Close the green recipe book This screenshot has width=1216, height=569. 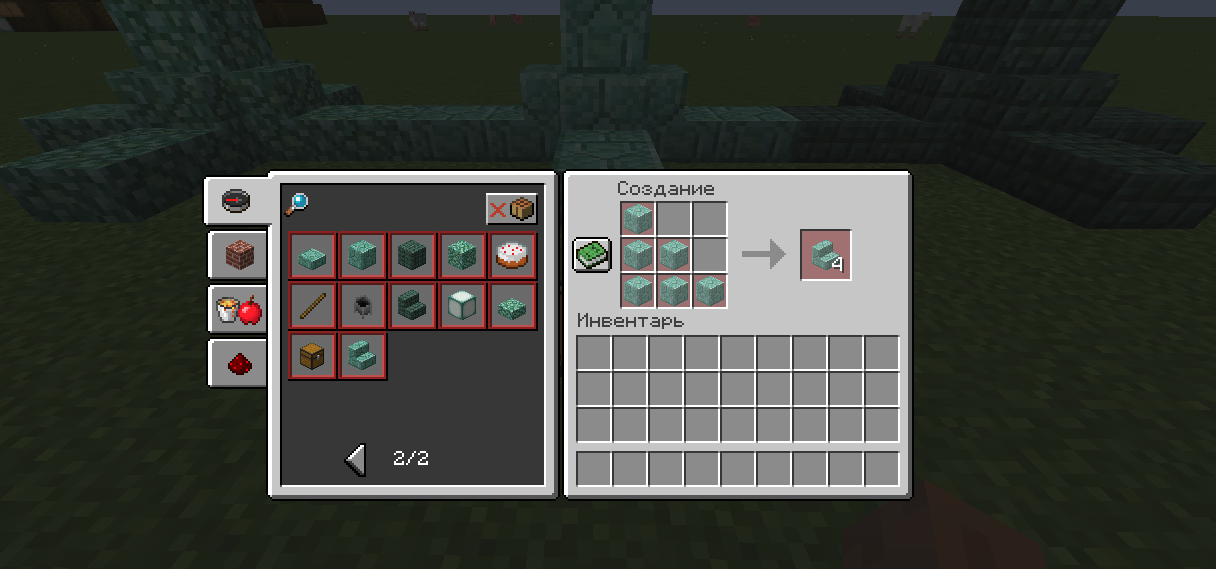pos(592,254)
